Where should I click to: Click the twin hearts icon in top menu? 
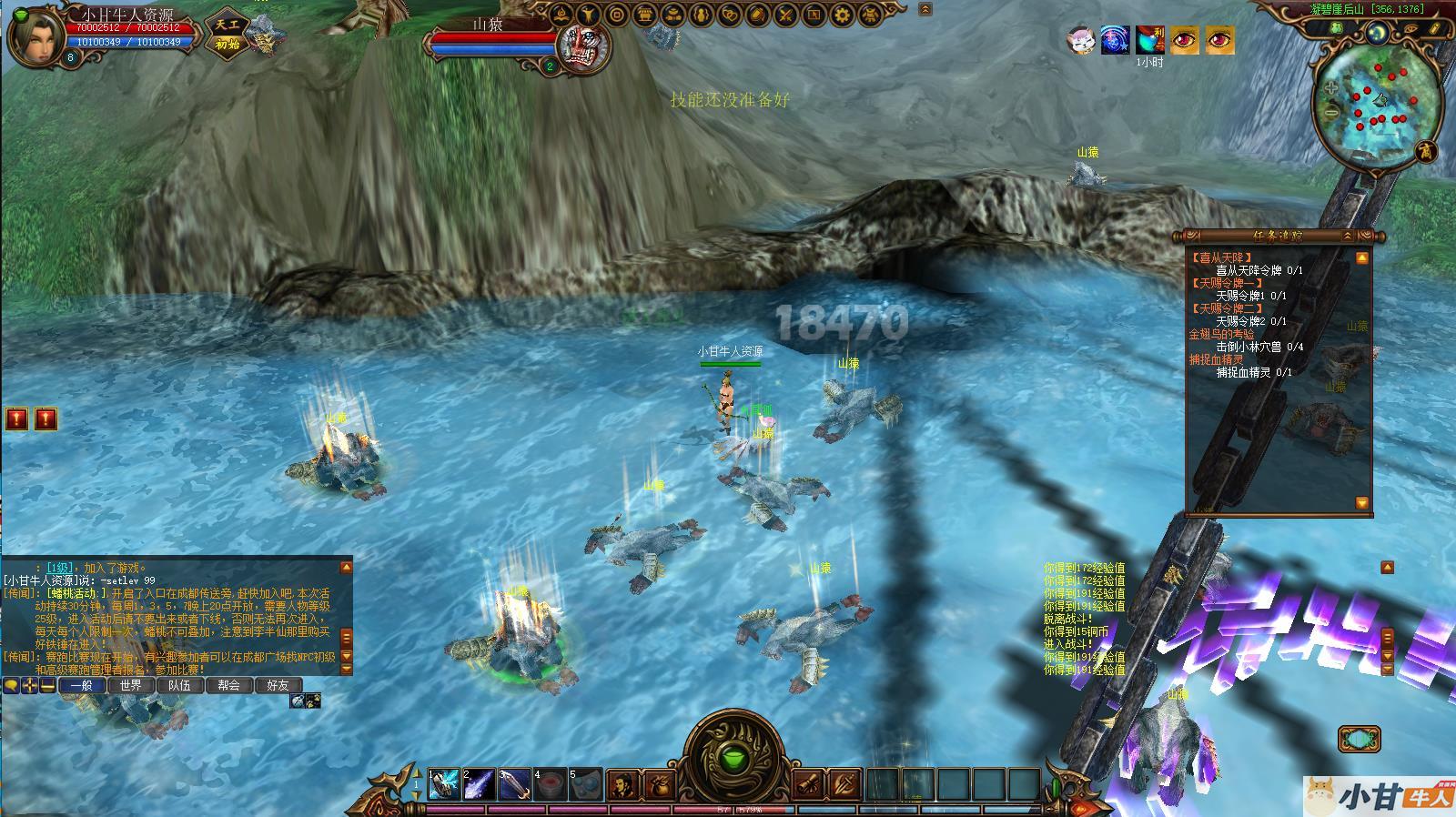click(x=729, y=15)
